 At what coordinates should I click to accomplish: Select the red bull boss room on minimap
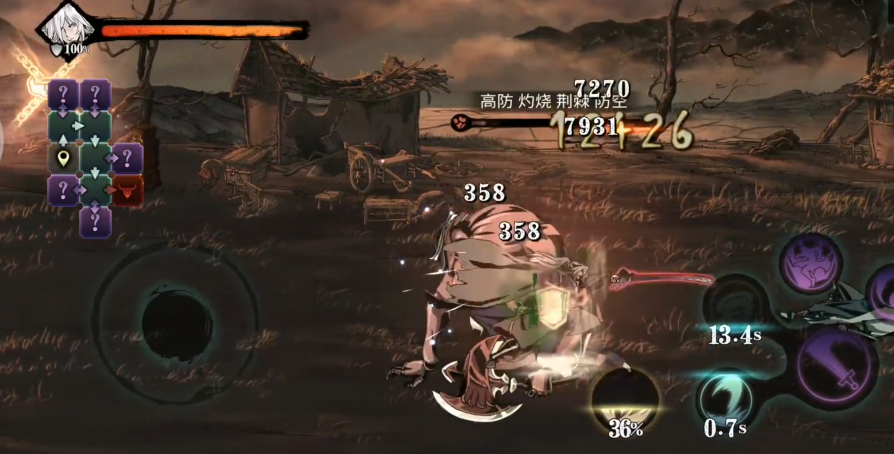pyautogui.click(x=127, y=190)
